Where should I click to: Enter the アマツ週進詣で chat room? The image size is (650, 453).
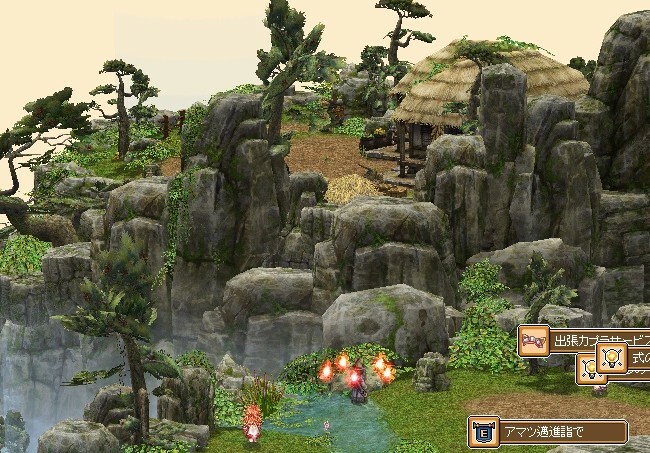(548, 432)
